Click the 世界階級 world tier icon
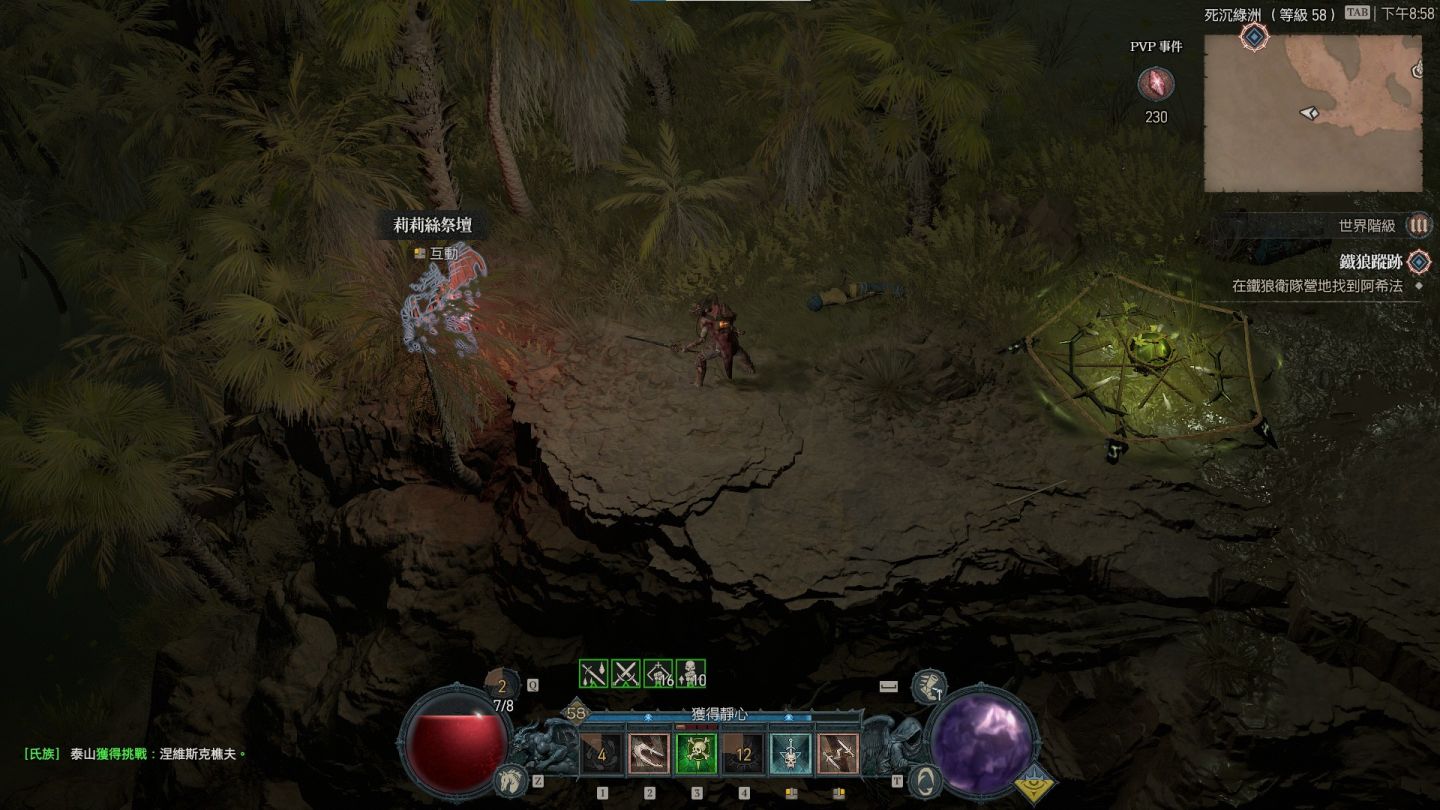The image size is (1440, 810). click(1418, 226)
